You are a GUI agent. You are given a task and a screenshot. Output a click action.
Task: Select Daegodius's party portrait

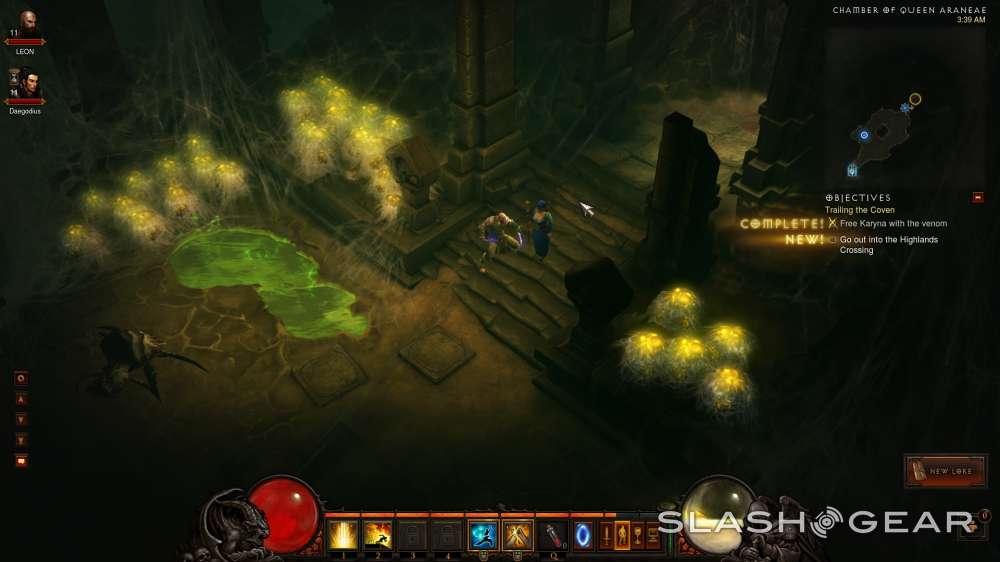pyautogui.click(x=27, y=81)
